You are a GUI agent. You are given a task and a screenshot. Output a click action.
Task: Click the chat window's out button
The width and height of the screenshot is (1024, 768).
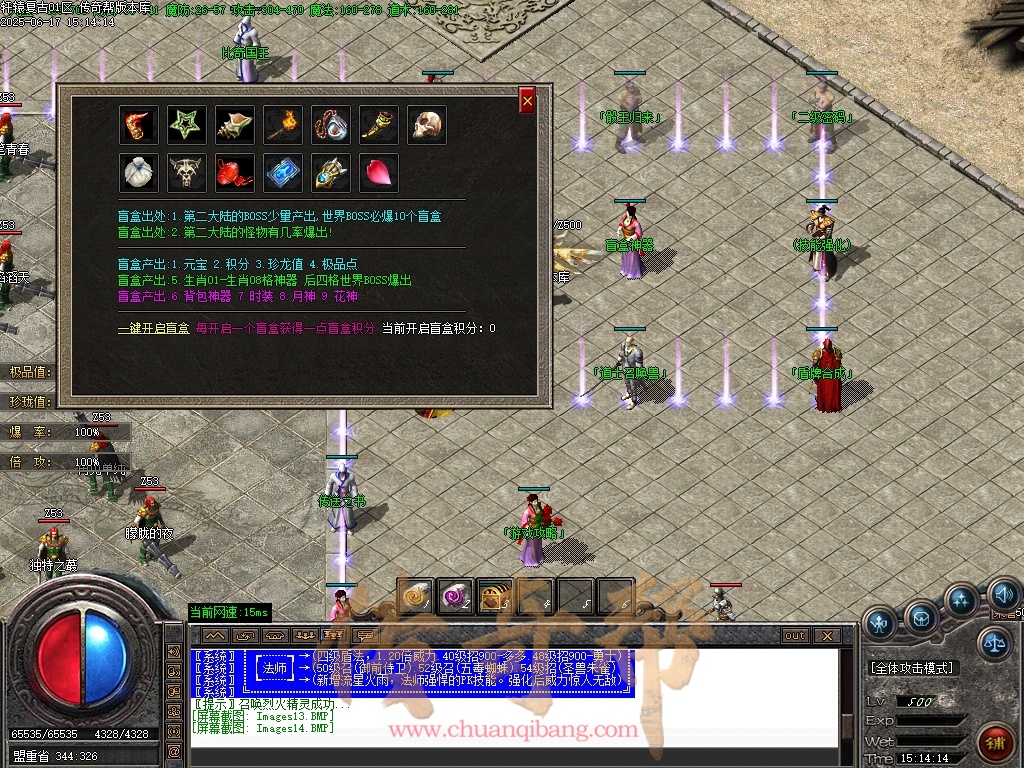(x=795, y=635)
